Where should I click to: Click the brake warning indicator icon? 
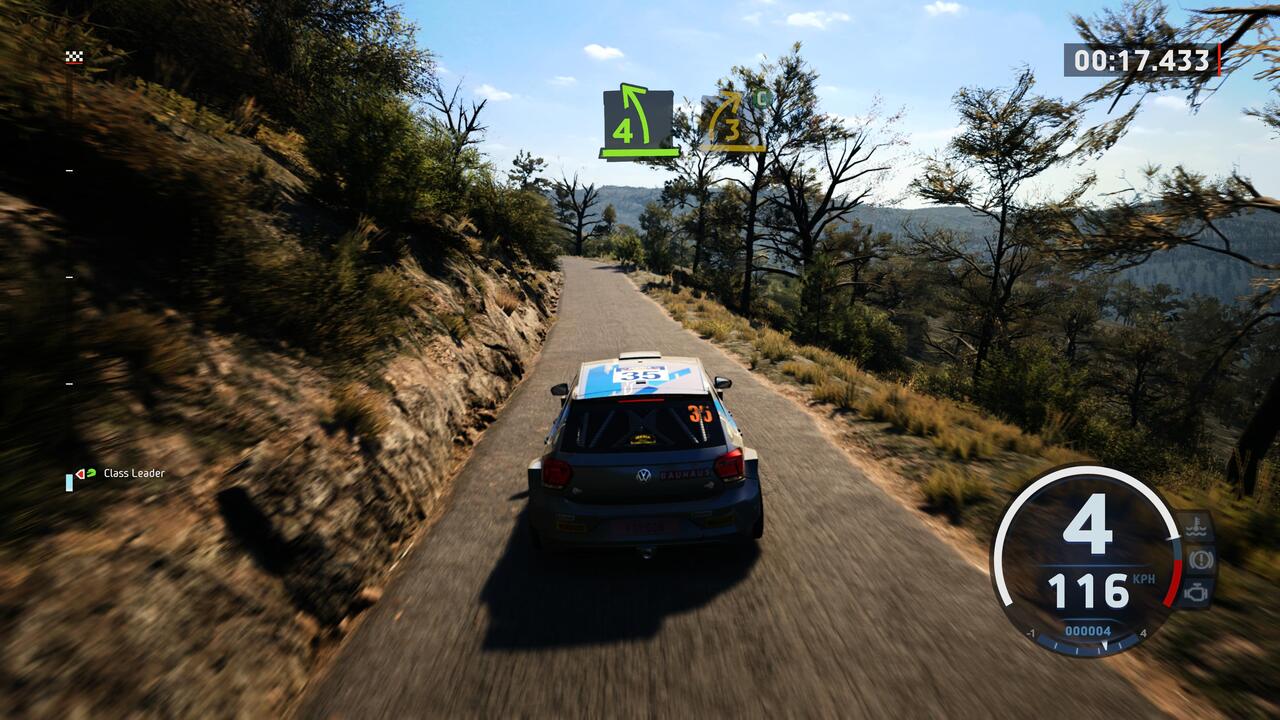click(x=1198, y=559)
